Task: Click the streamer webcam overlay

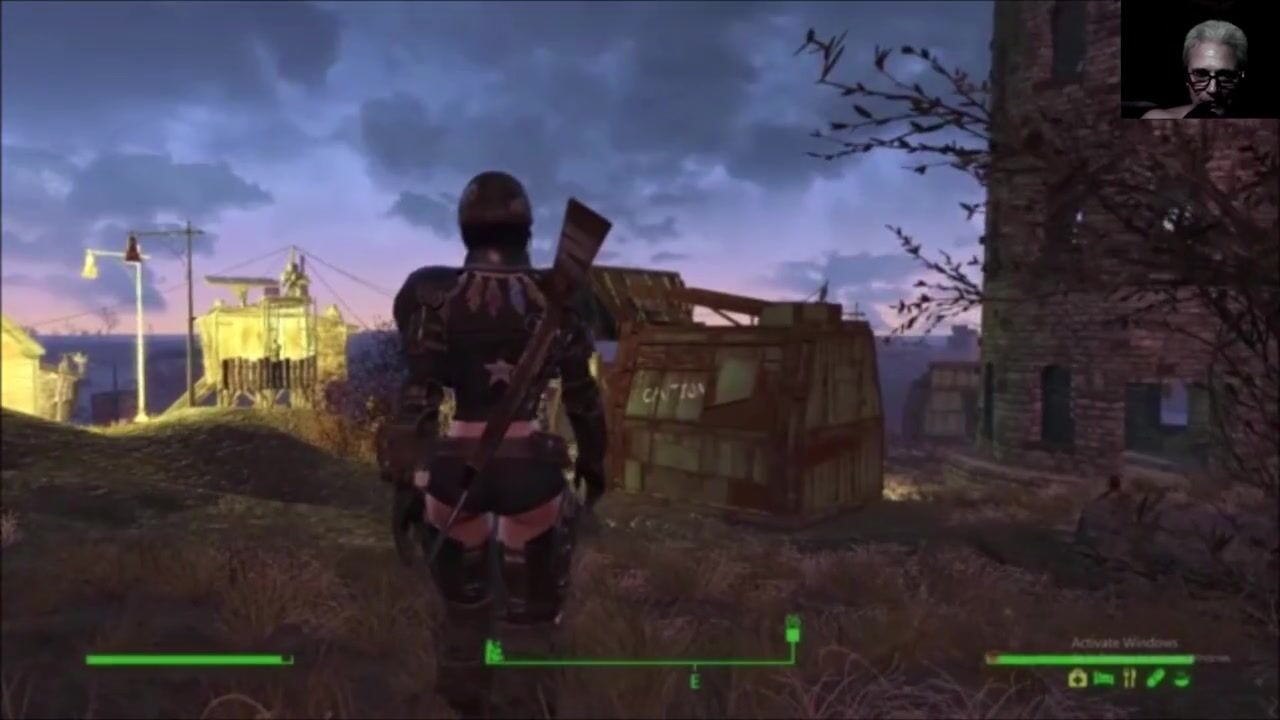Action: pos(1199,59)
